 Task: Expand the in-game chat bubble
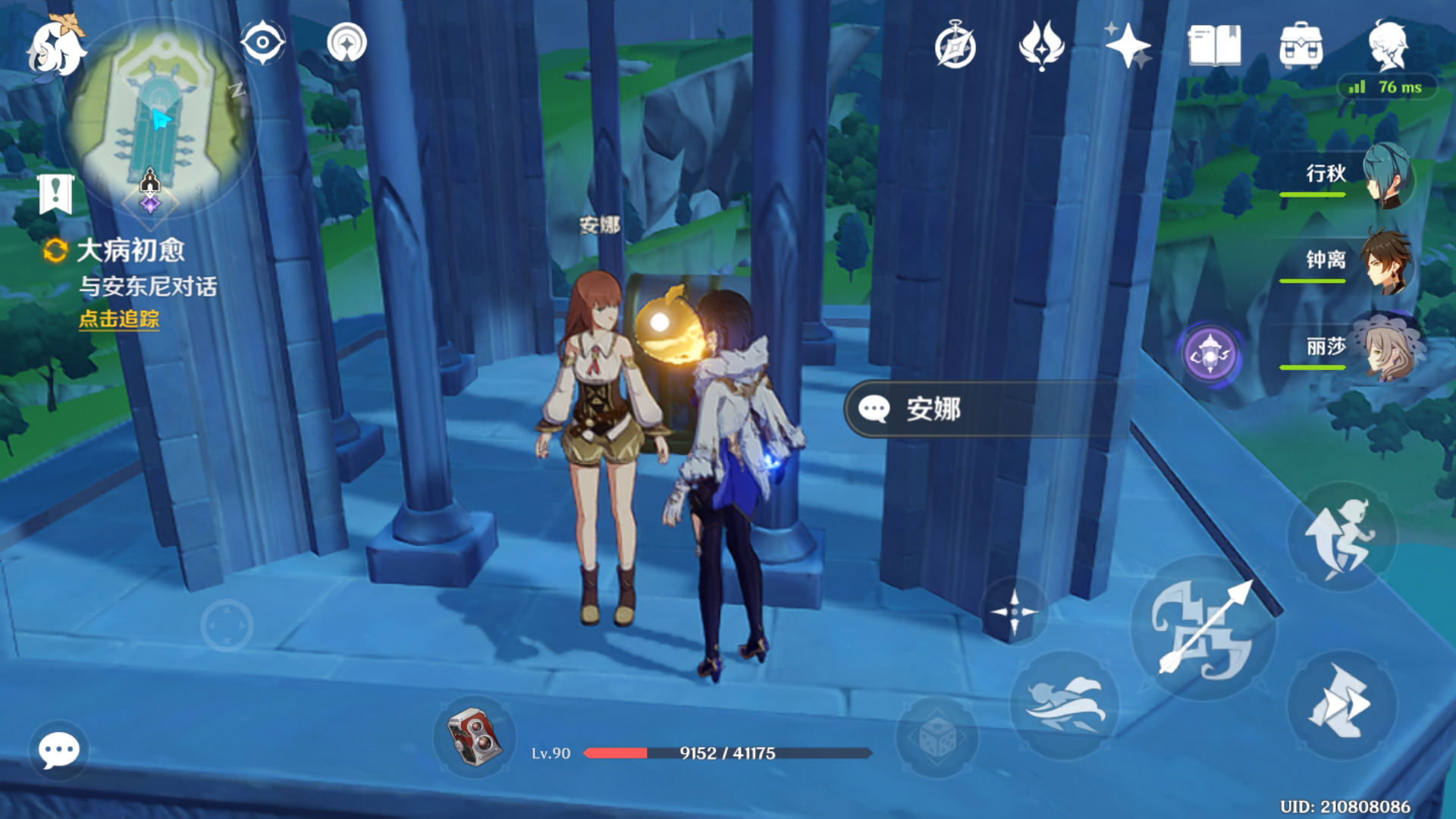coord(59,749)
